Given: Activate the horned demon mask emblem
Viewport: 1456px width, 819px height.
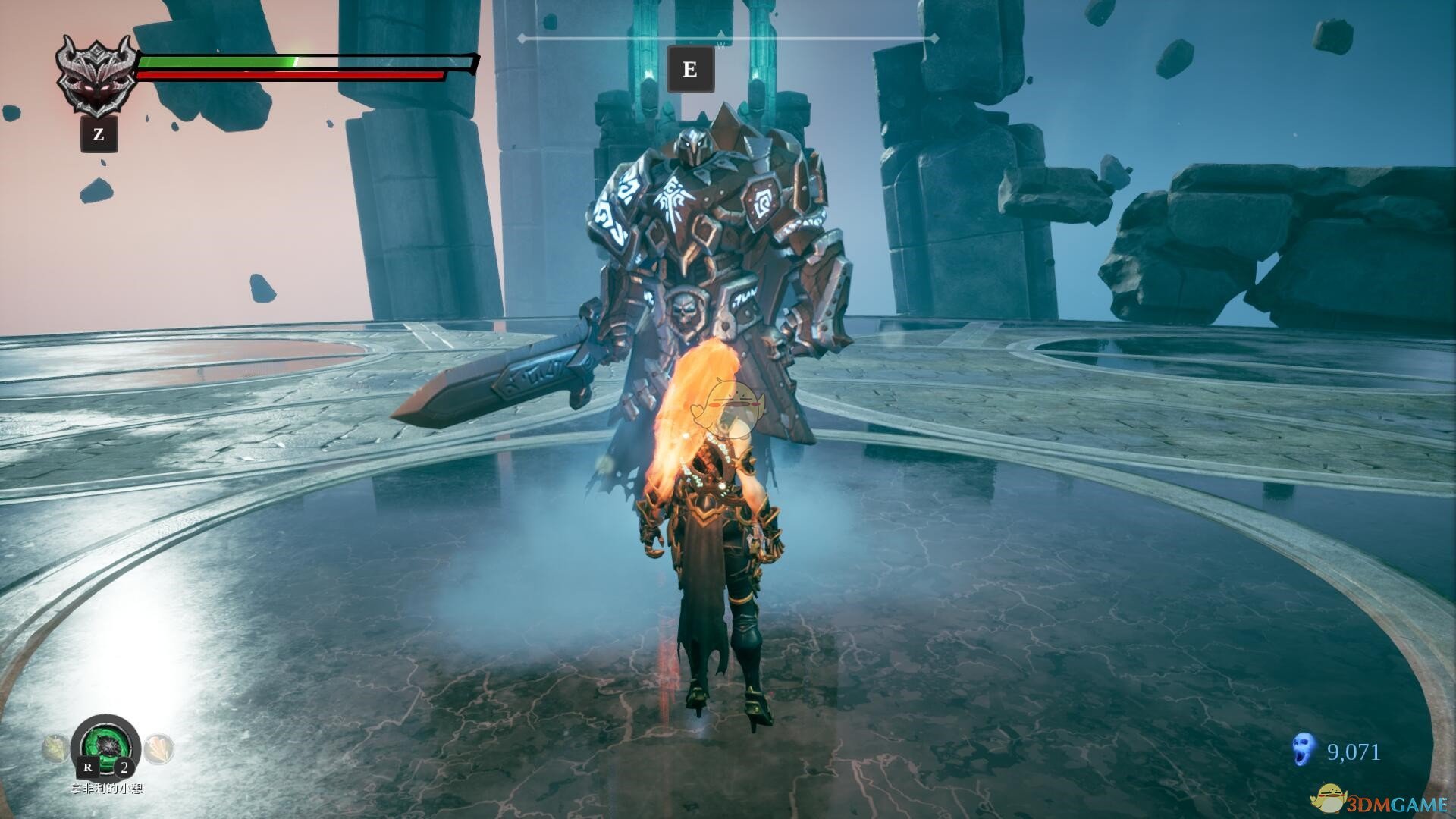Looking at the screenshot, I should tap(97, 76).
